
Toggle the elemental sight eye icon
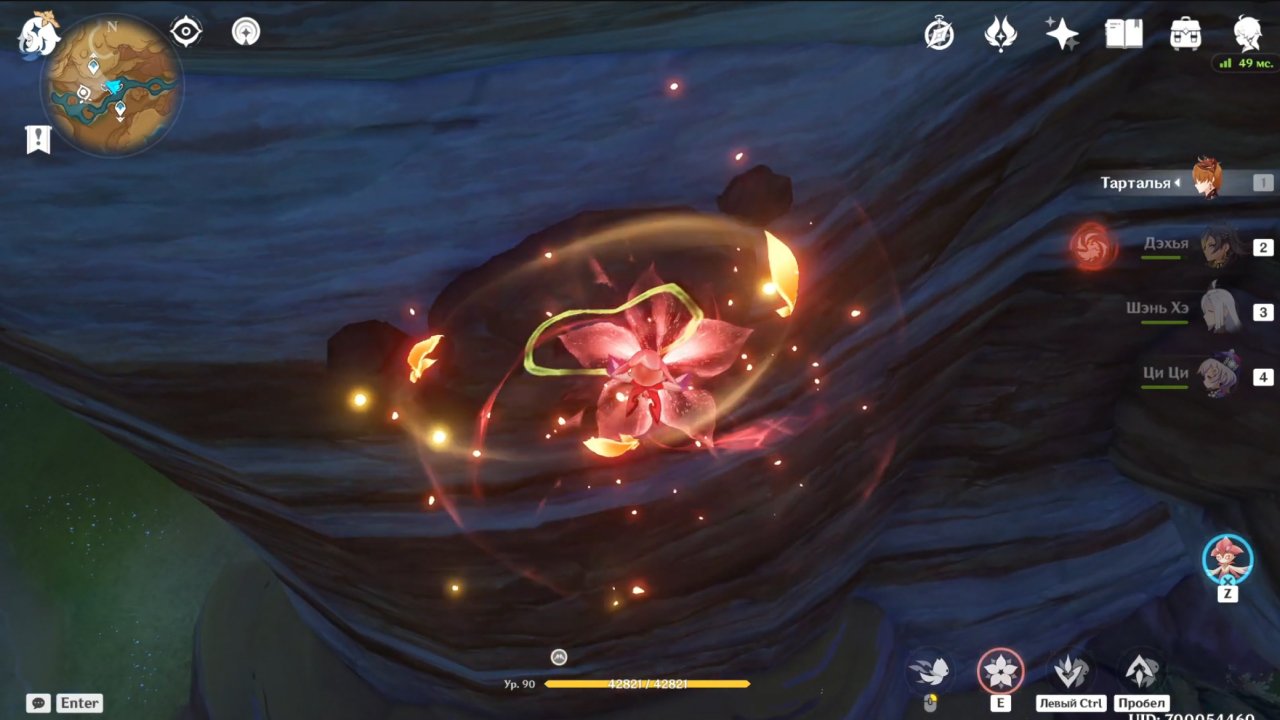click(186, 32)
